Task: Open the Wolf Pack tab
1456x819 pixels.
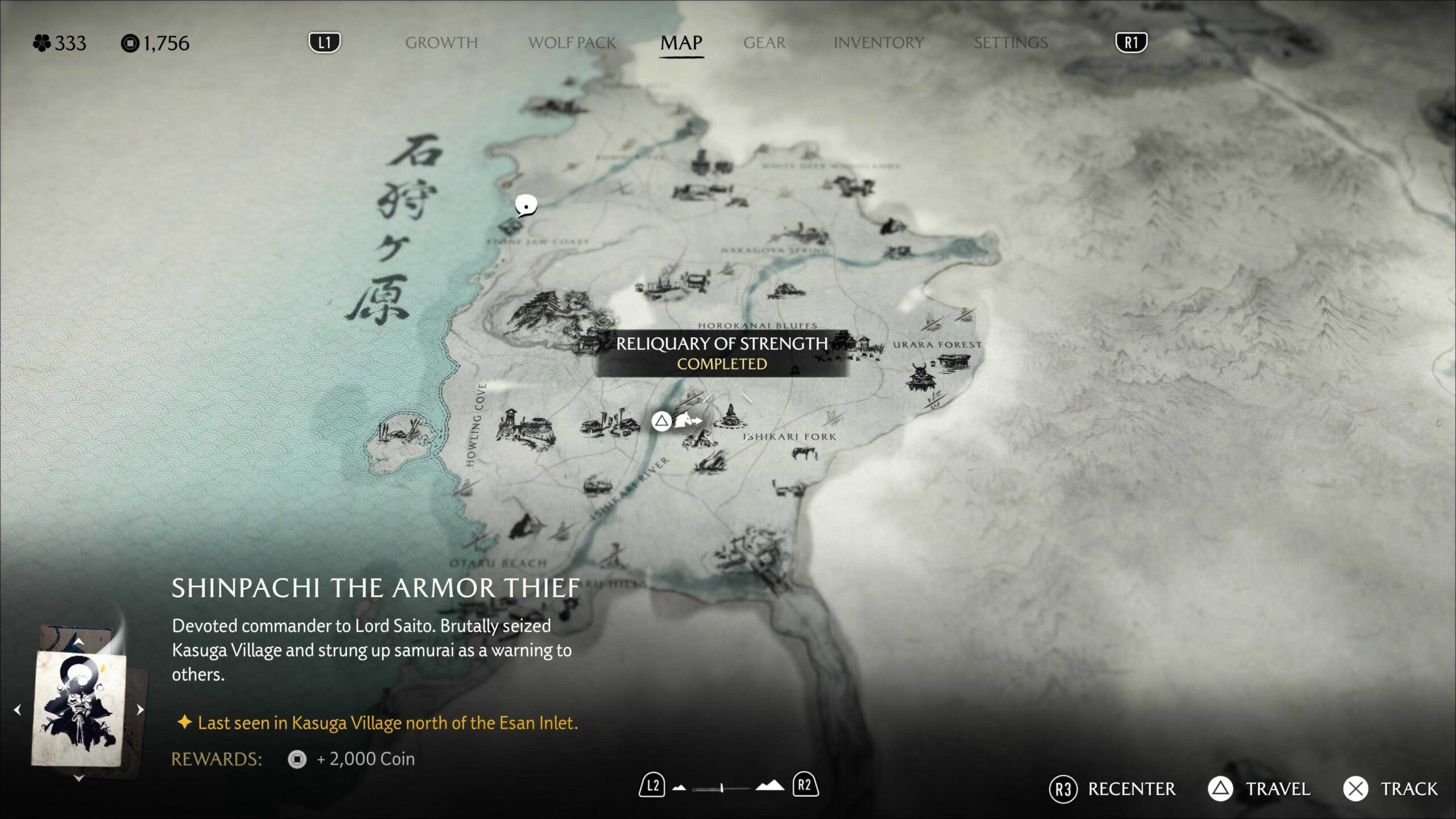Action: click(x=572, y=43)
